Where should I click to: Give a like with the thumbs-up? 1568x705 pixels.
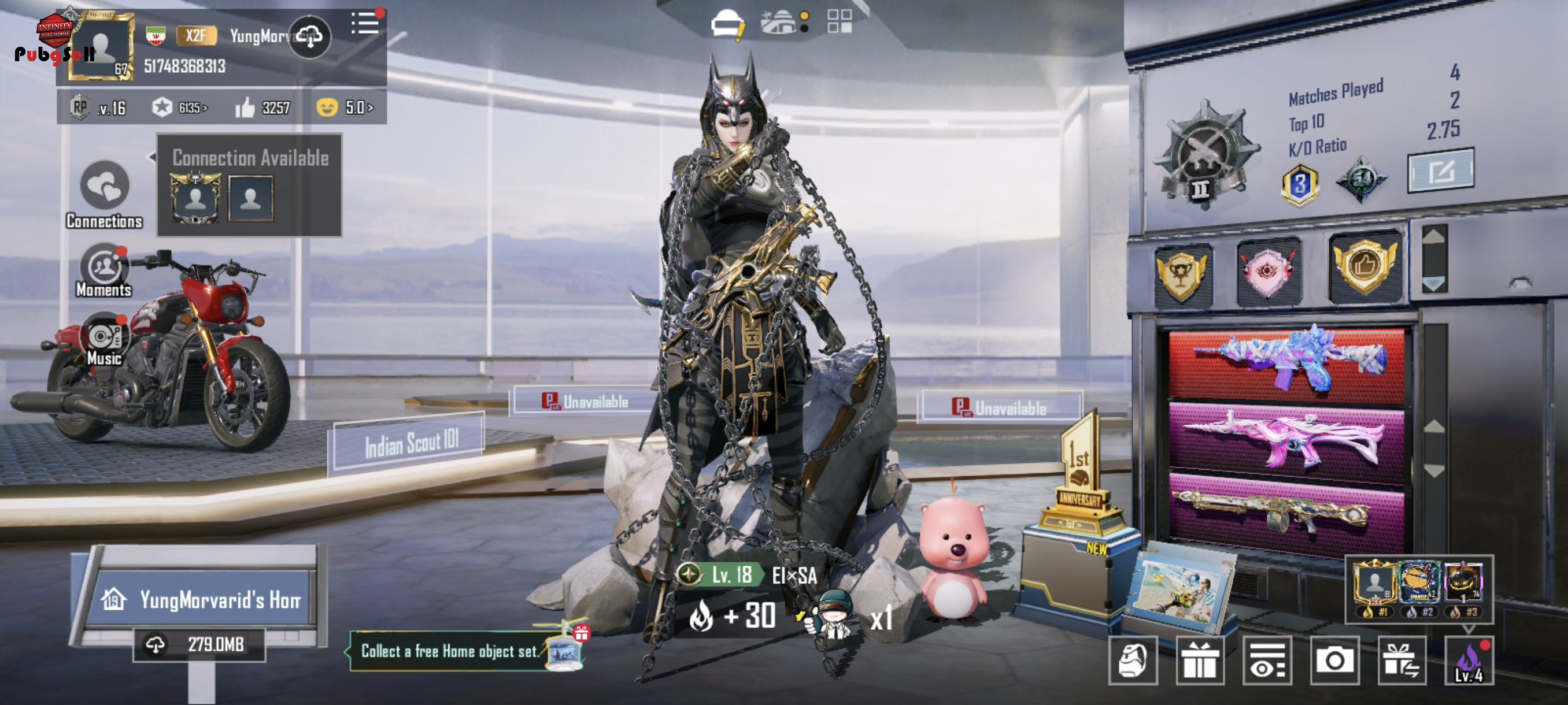245,107
